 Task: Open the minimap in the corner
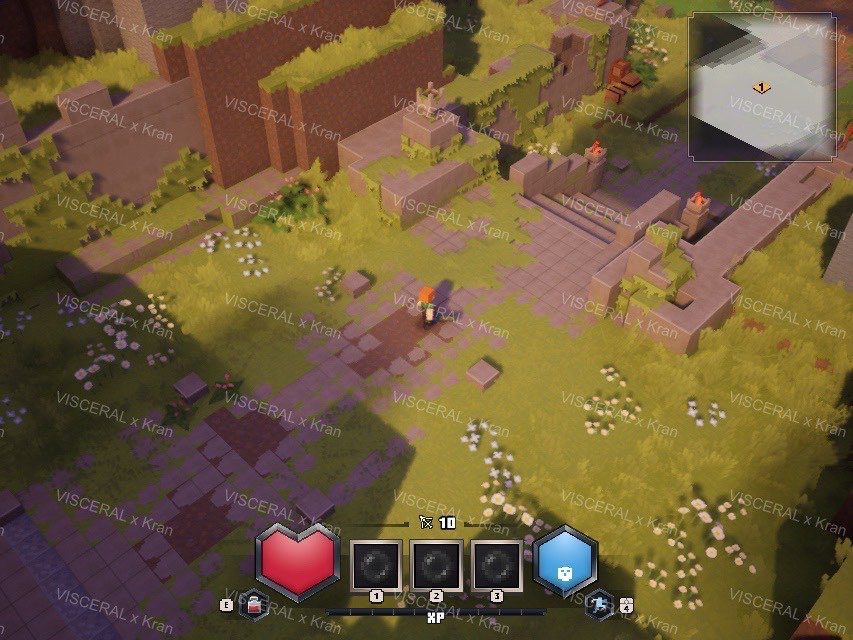click(762, 86)
